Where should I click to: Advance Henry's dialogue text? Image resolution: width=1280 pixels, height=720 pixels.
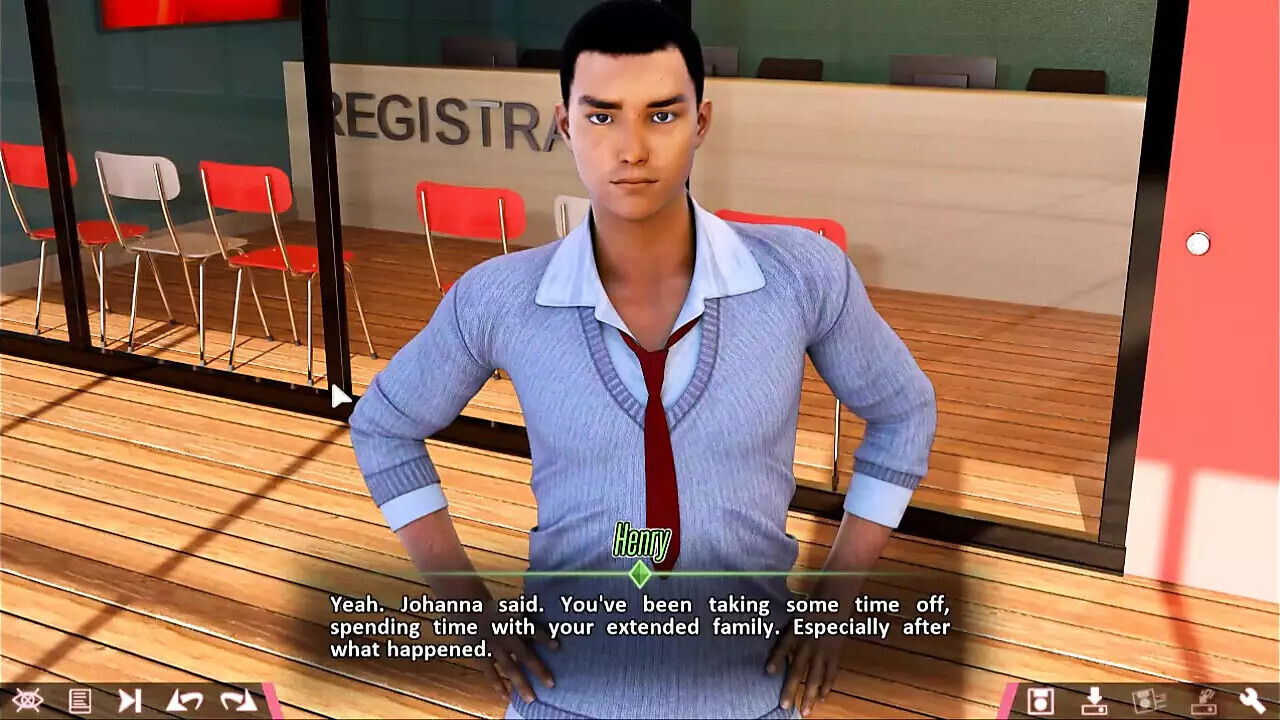point(640,627)
